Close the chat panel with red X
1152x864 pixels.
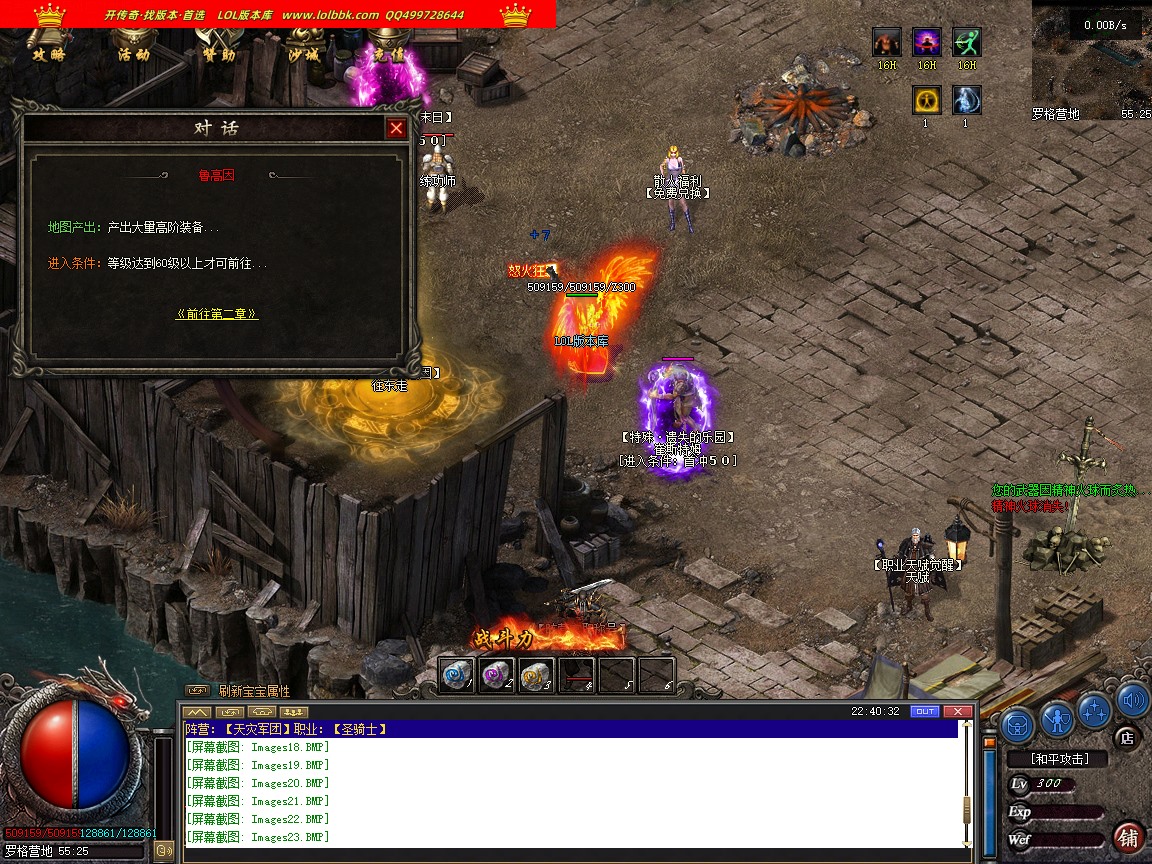(957, 711)
